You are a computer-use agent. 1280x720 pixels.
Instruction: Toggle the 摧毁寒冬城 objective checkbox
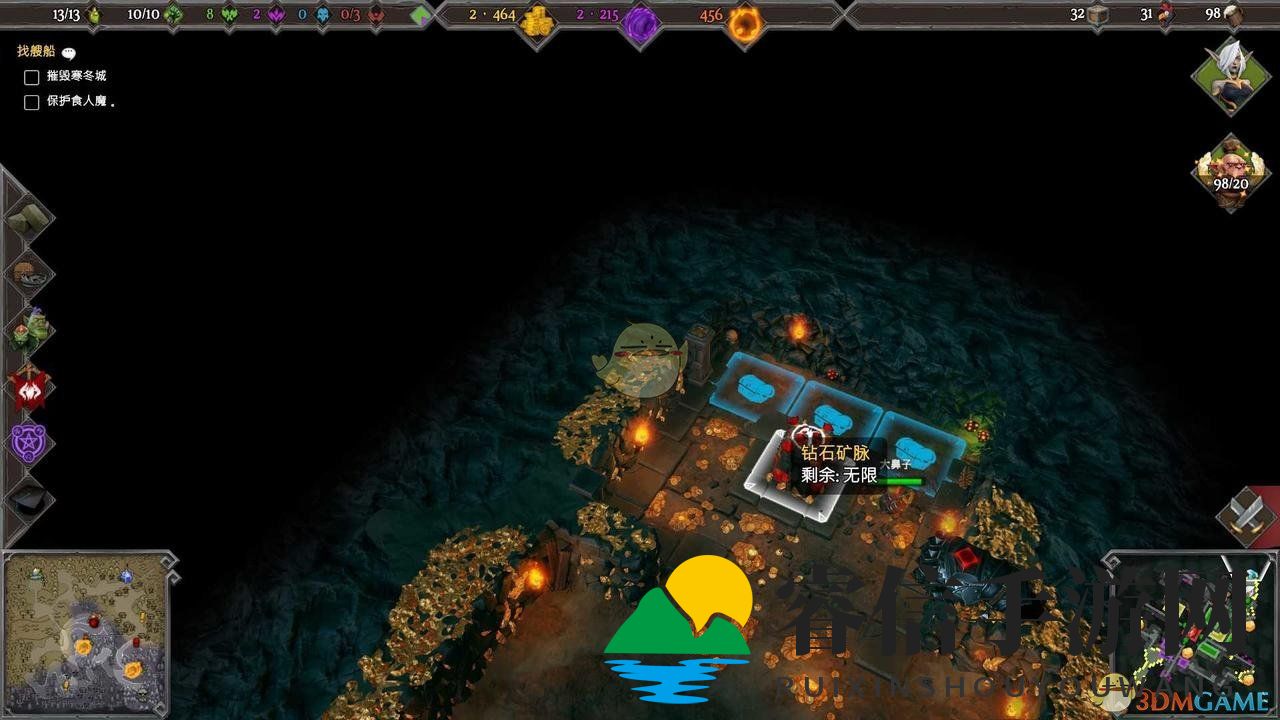pos(32,77)
